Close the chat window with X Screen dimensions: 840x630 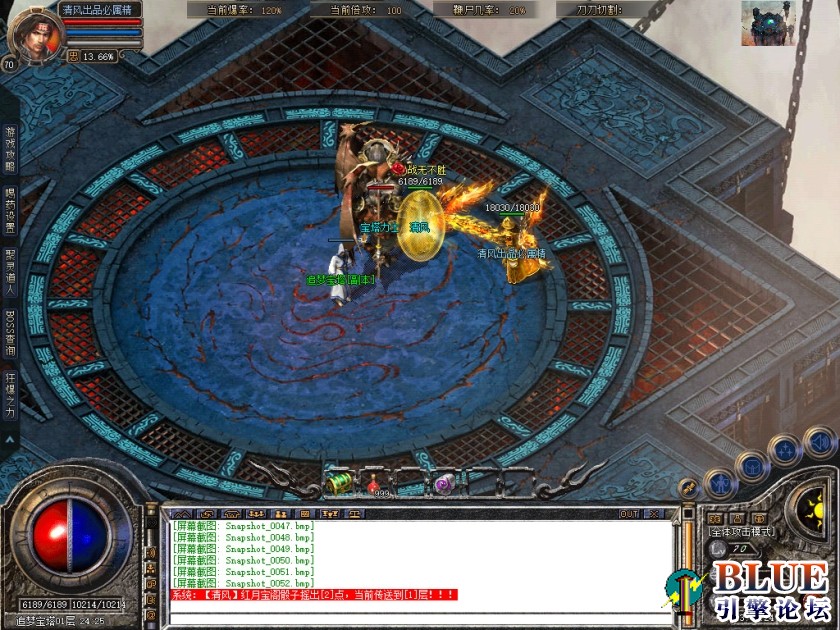click(655, 514)
